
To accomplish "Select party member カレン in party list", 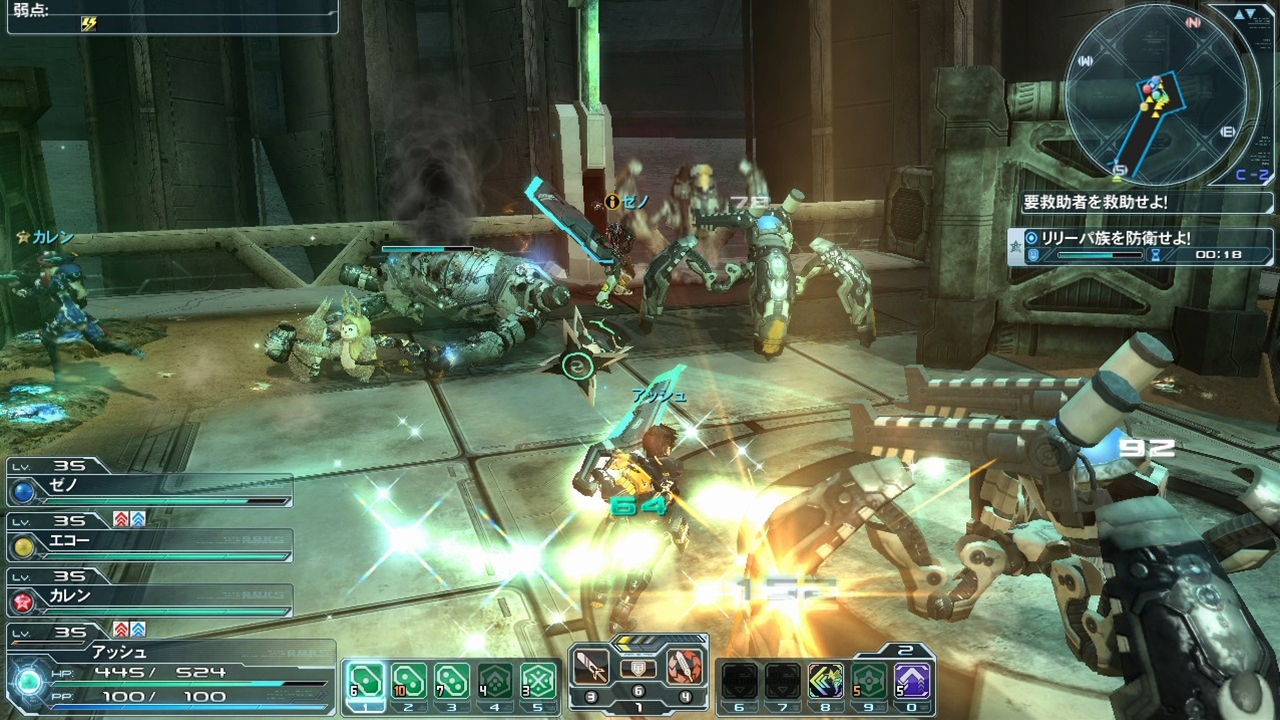I will 150,599.
